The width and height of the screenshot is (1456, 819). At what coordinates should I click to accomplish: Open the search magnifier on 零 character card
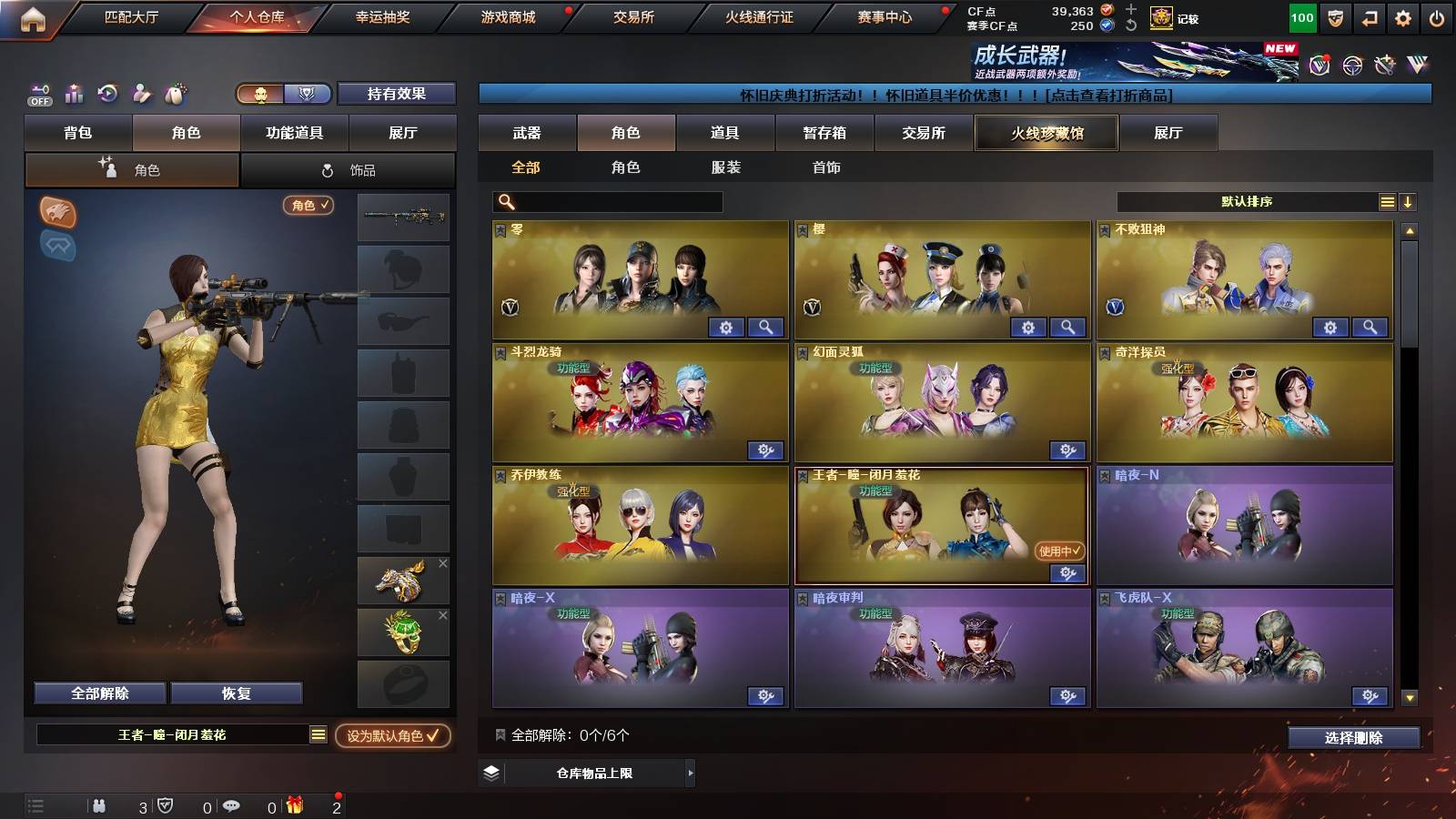pyautogui.click(x=767, y=326)
